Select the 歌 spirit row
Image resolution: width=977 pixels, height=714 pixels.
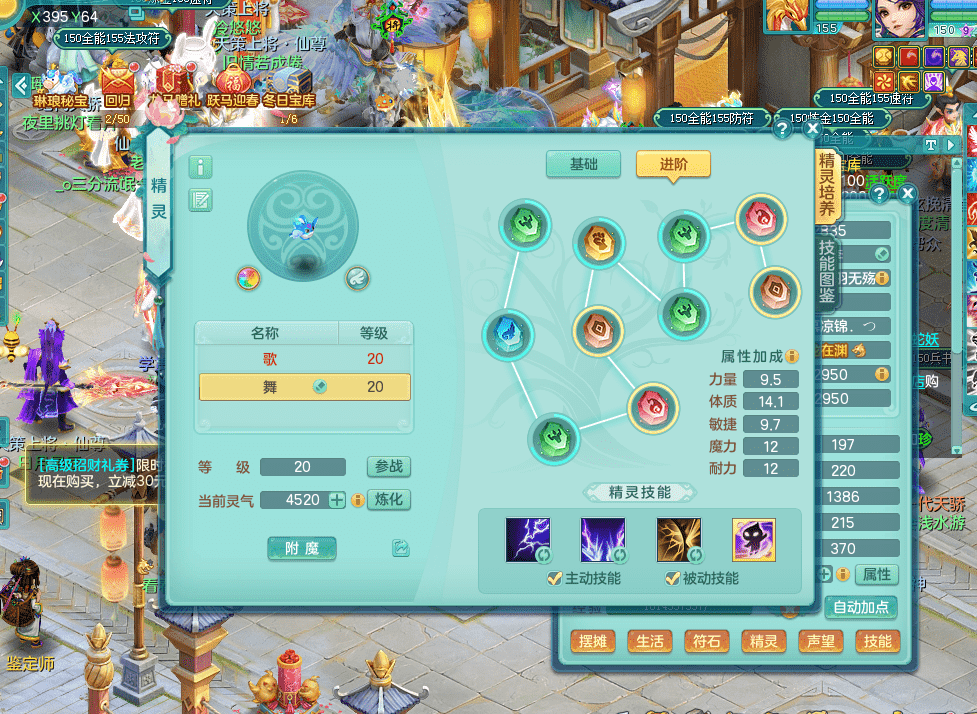304,359
